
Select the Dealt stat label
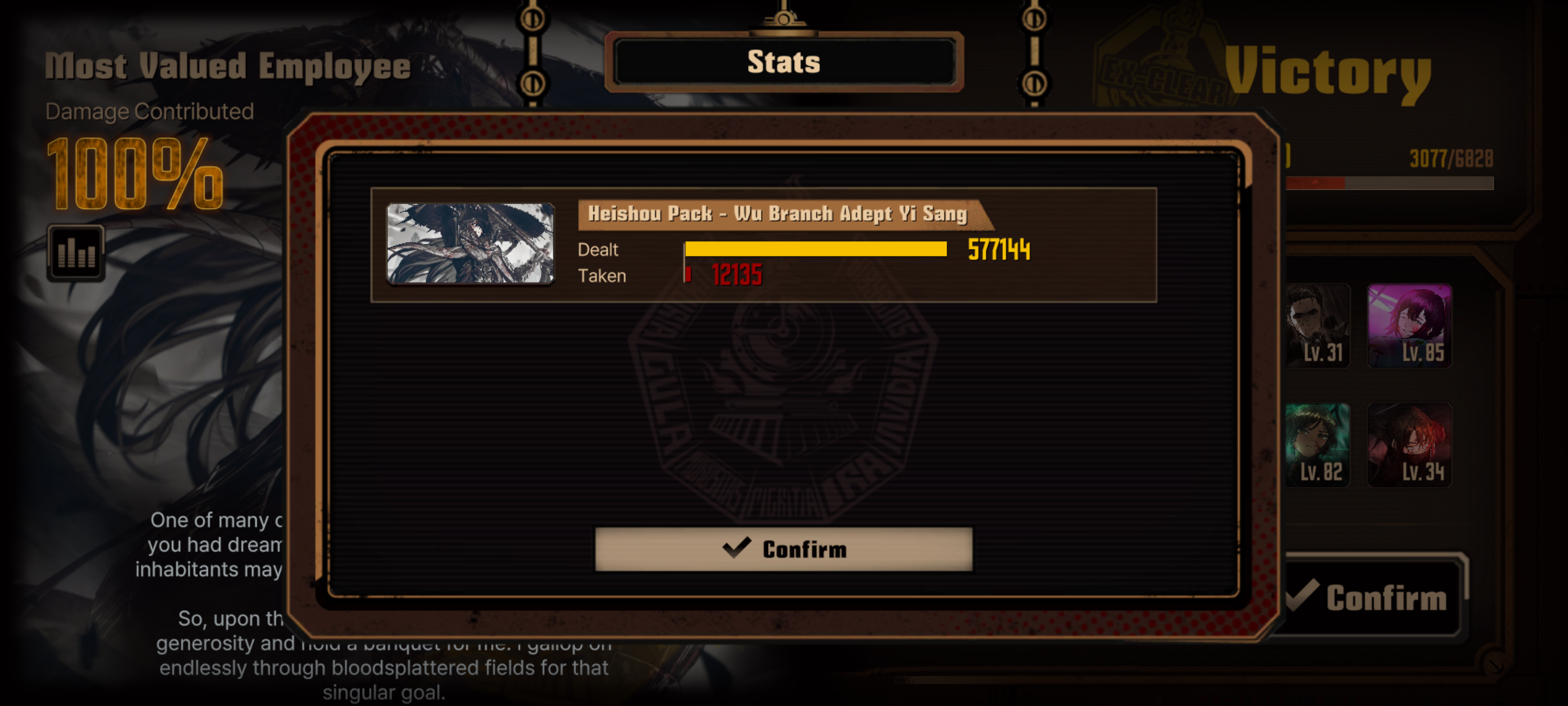[598, 249]
